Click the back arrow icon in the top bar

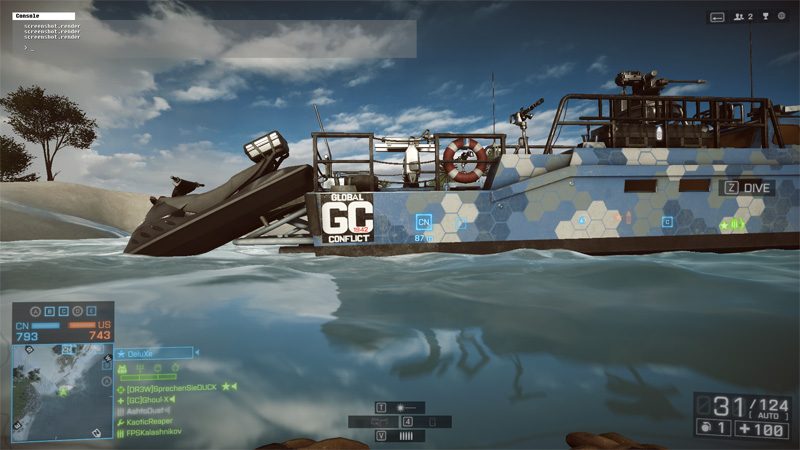point(717,17)
